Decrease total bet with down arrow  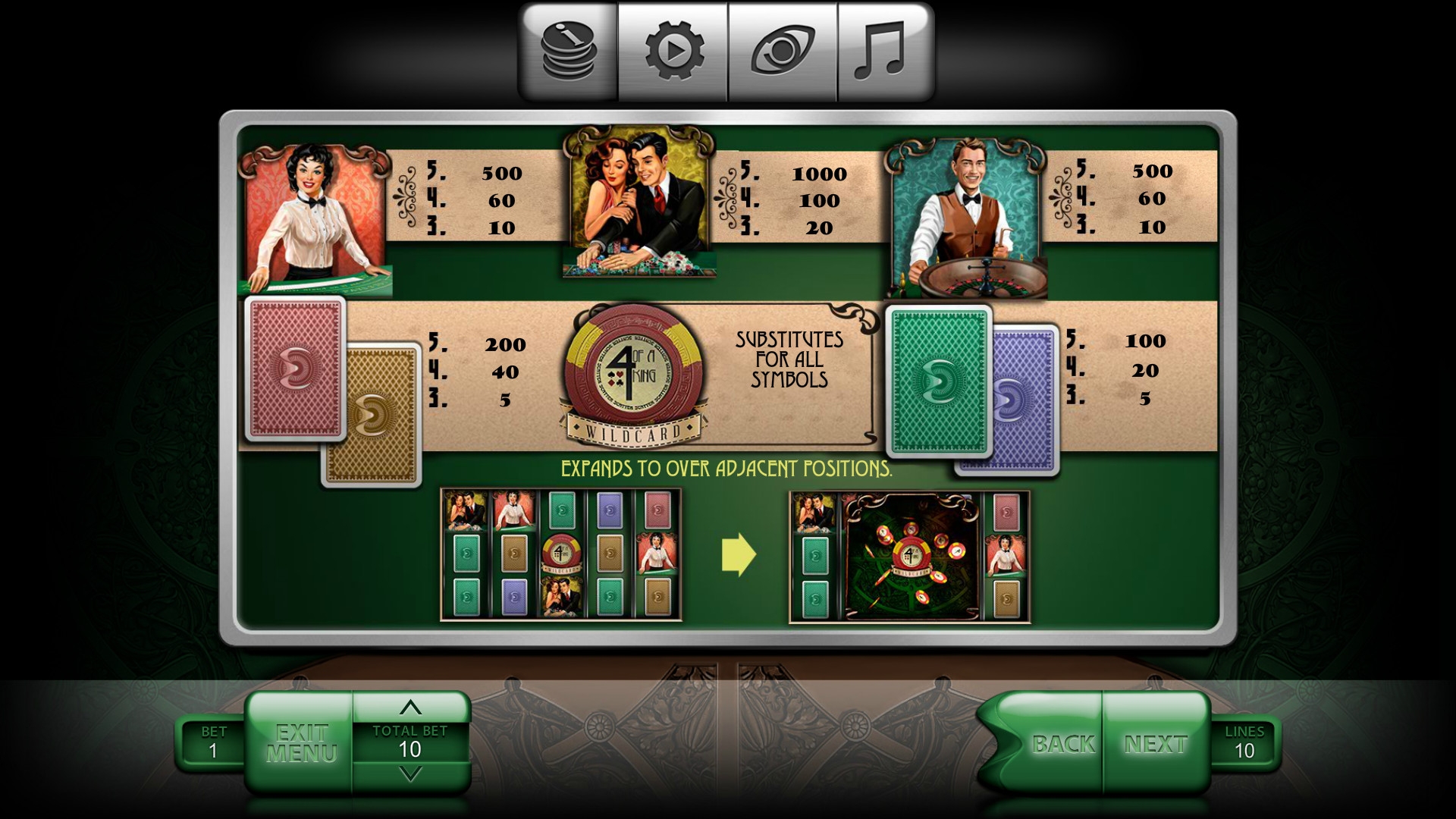coord(410,774)
